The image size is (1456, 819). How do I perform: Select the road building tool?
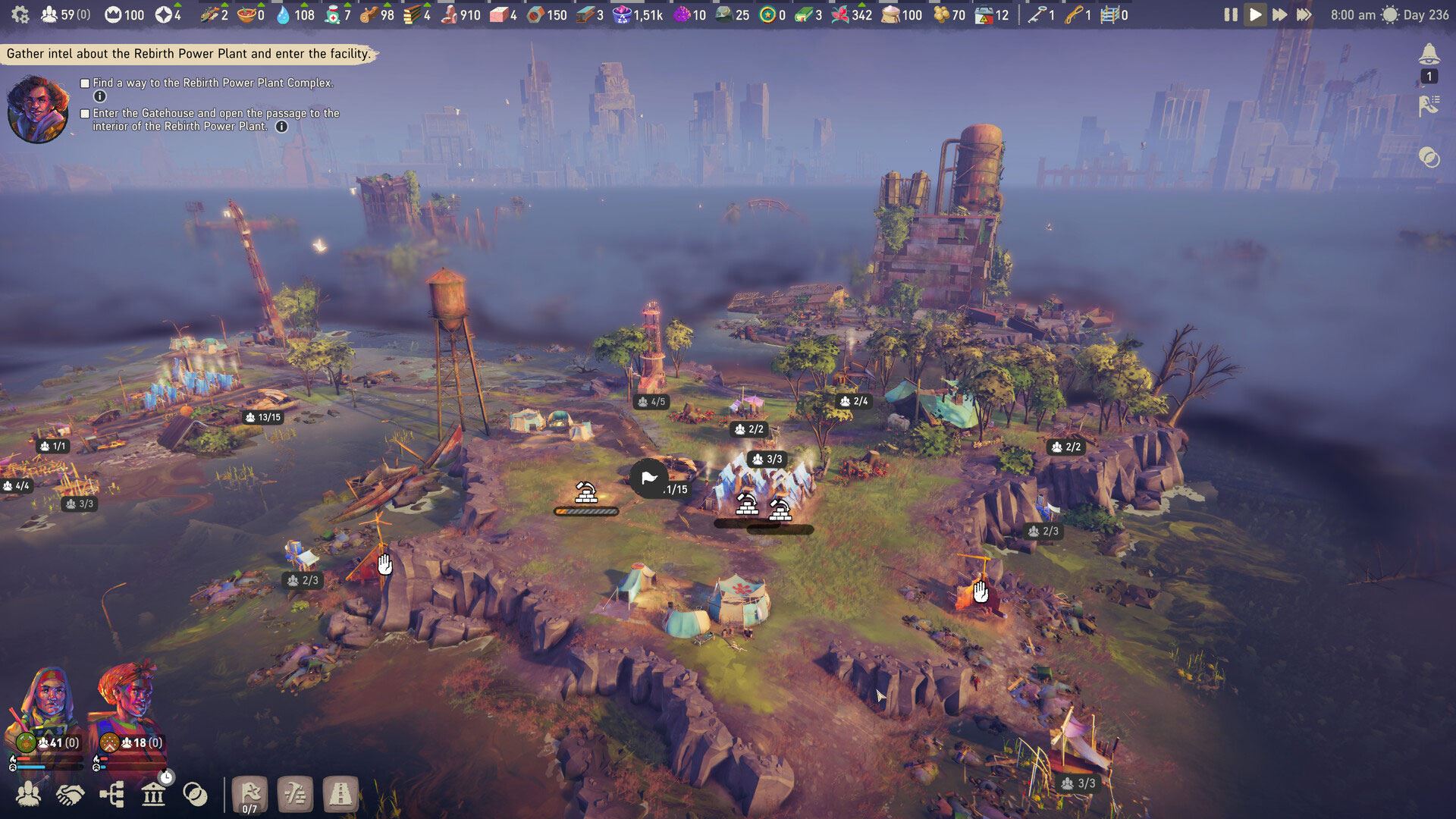[340, 795]
